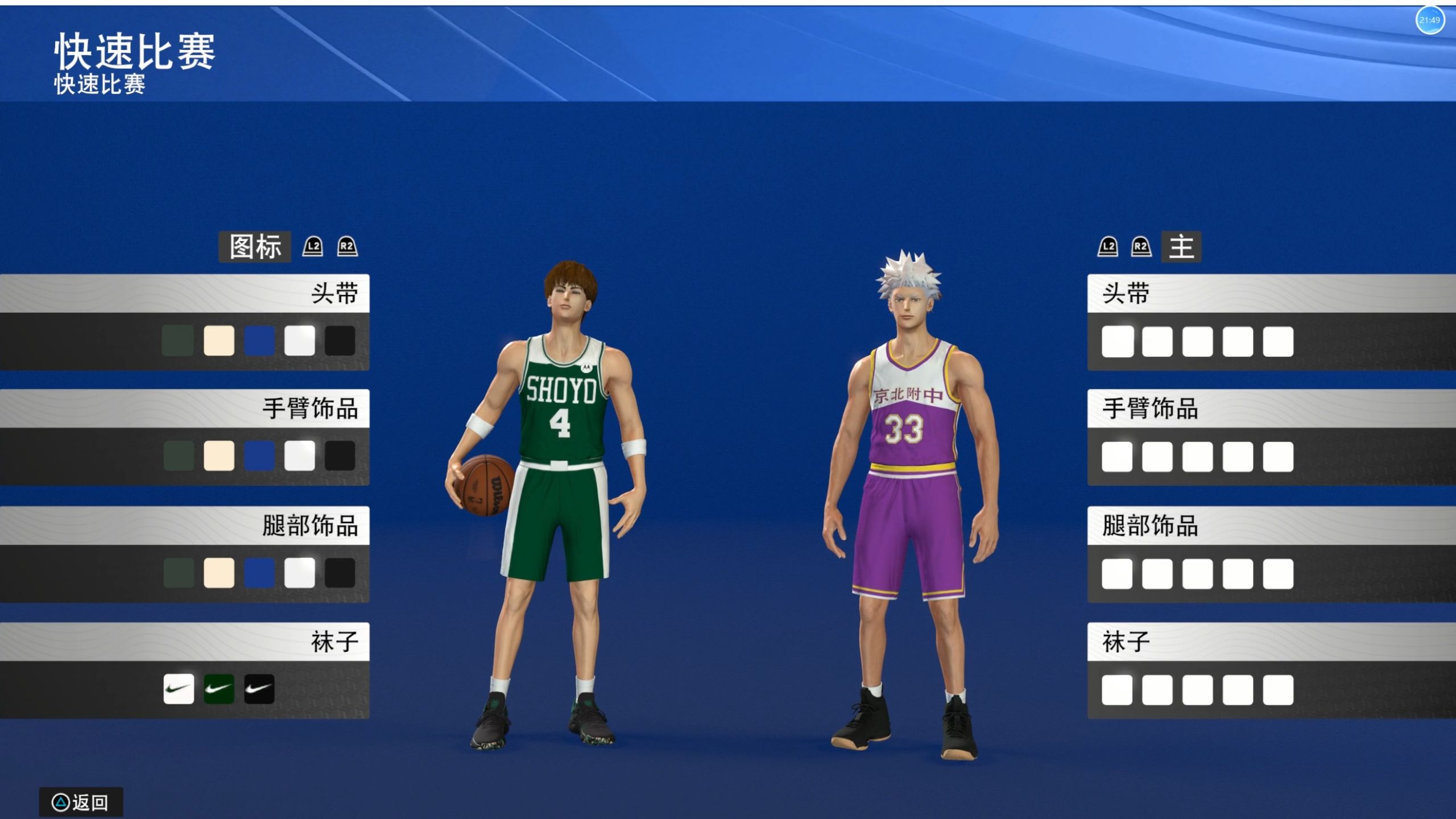Click the 主 home uniform label
This screenshot has width=1456, height=819.
(1181, 247)
